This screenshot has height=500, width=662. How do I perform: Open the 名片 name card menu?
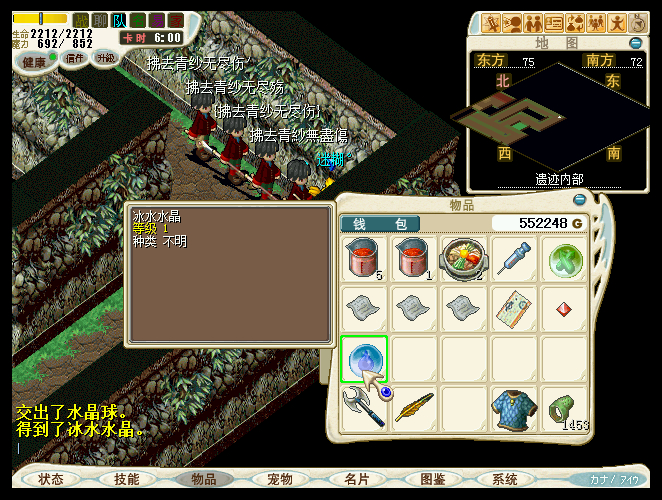click(357, 479)
